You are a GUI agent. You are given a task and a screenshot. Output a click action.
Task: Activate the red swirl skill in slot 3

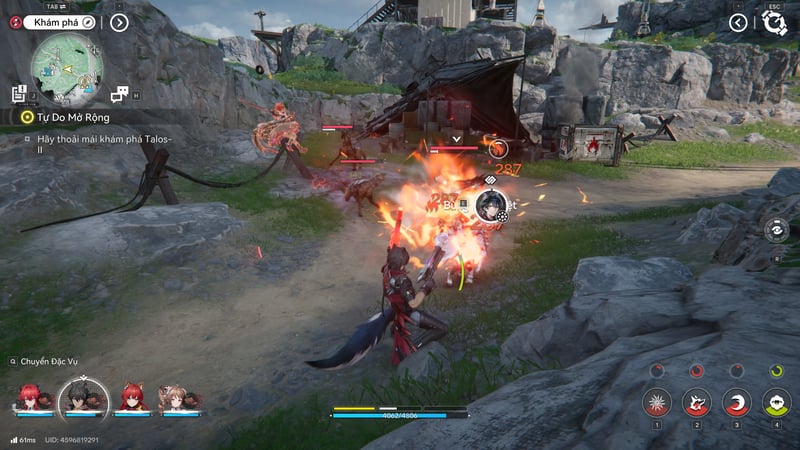pyautogui.click(x=736, y=402)
